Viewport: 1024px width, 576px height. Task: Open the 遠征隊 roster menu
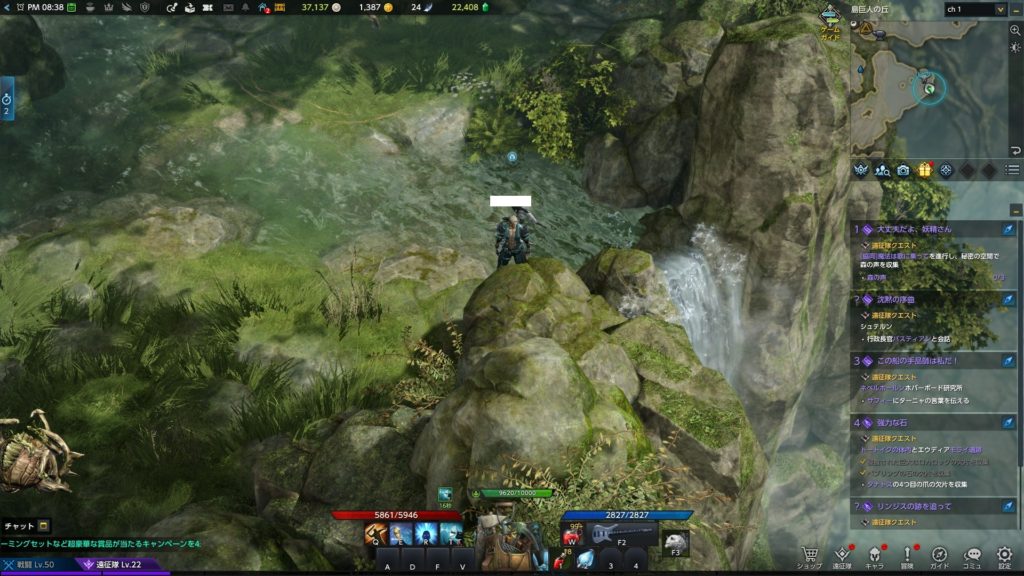(x=842, y=554)
